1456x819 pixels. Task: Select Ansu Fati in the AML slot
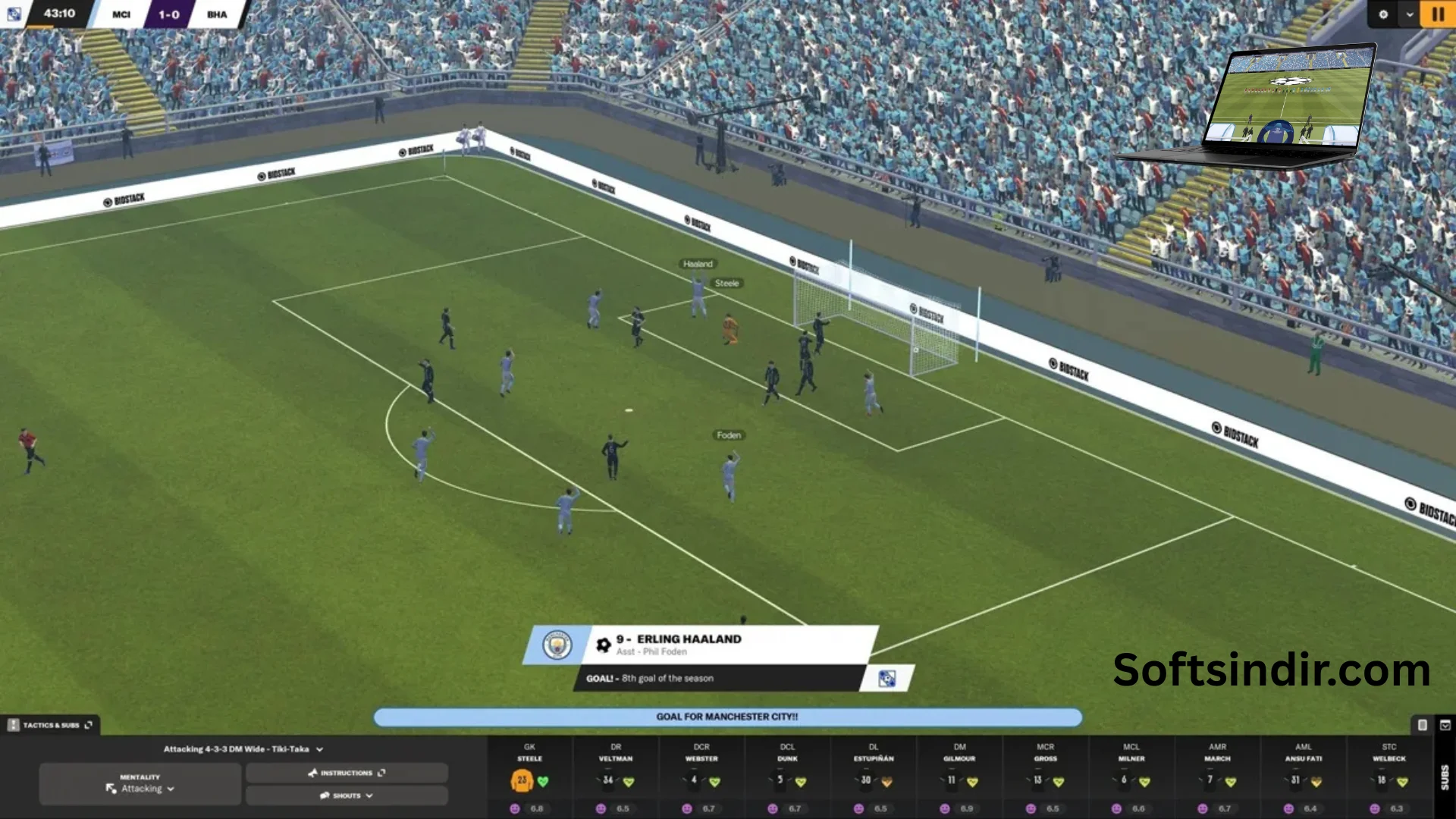pyautogui.click(x=1303, y=777)
